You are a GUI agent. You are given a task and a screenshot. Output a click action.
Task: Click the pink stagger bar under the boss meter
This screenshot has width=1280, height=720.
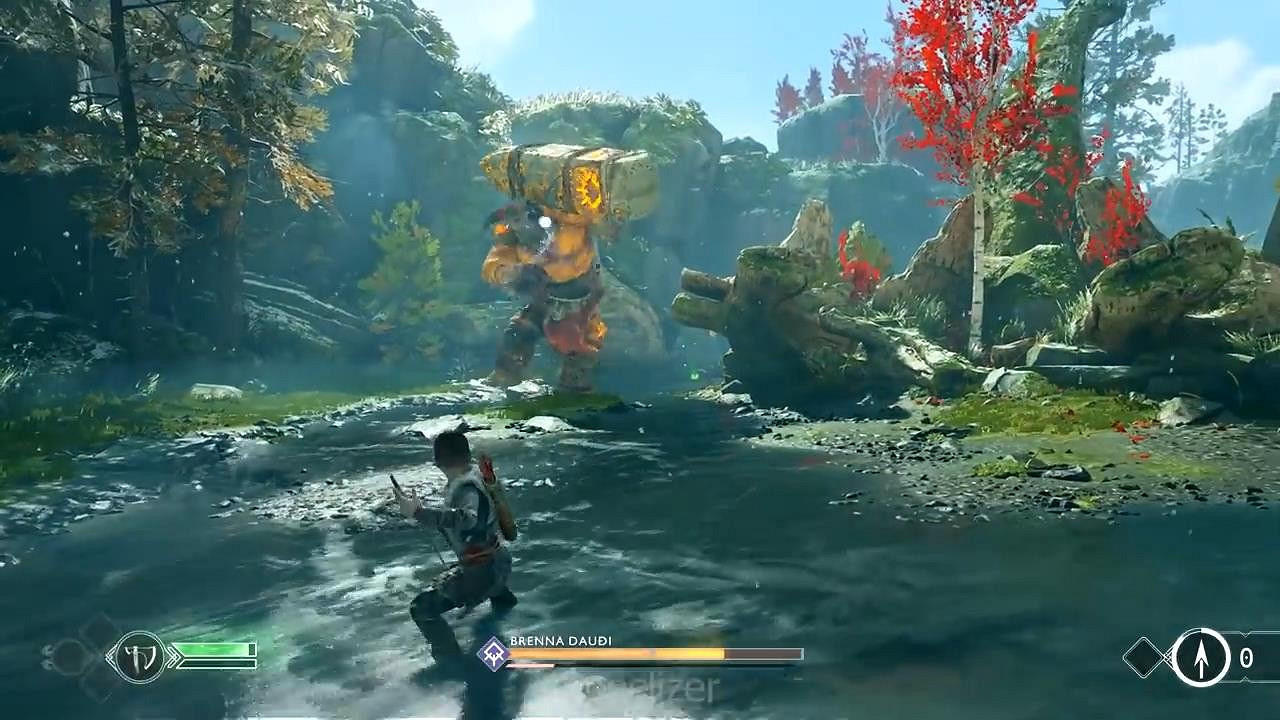(528, 665)
